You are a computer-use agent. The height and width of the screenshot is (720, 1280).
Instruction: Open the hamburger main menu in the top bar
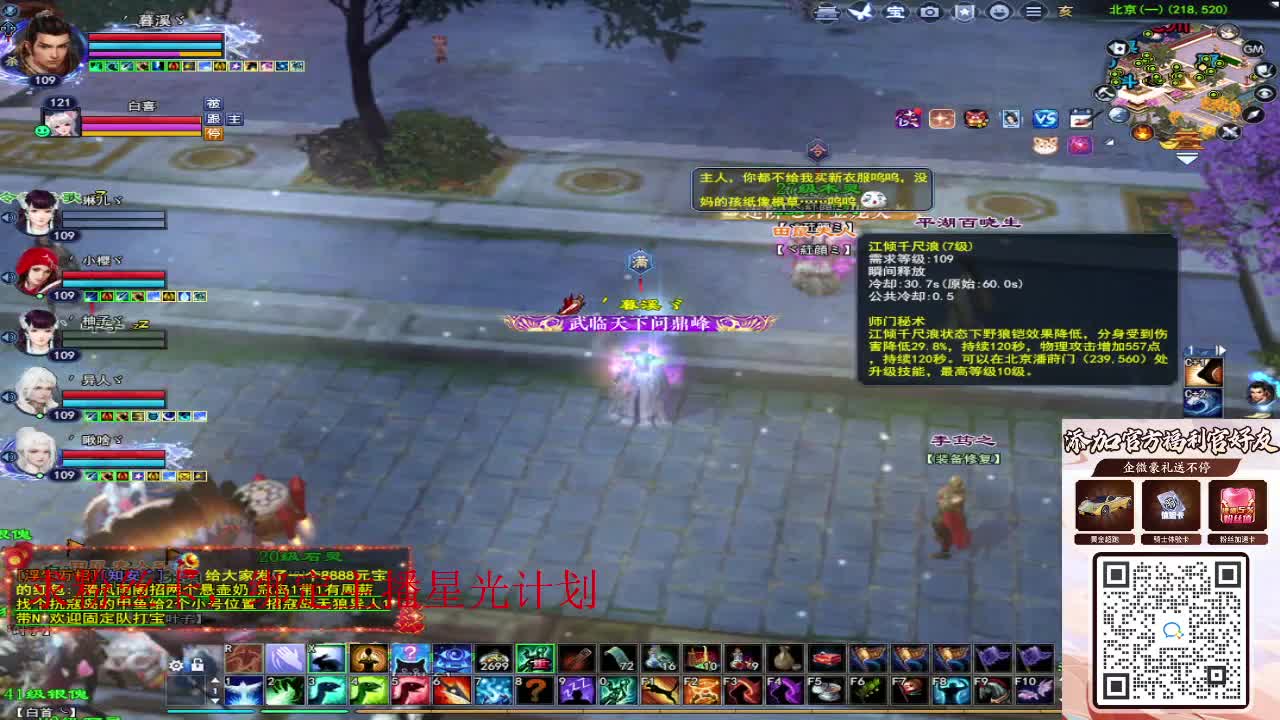pyautogui.click(x=1035, y=13)
